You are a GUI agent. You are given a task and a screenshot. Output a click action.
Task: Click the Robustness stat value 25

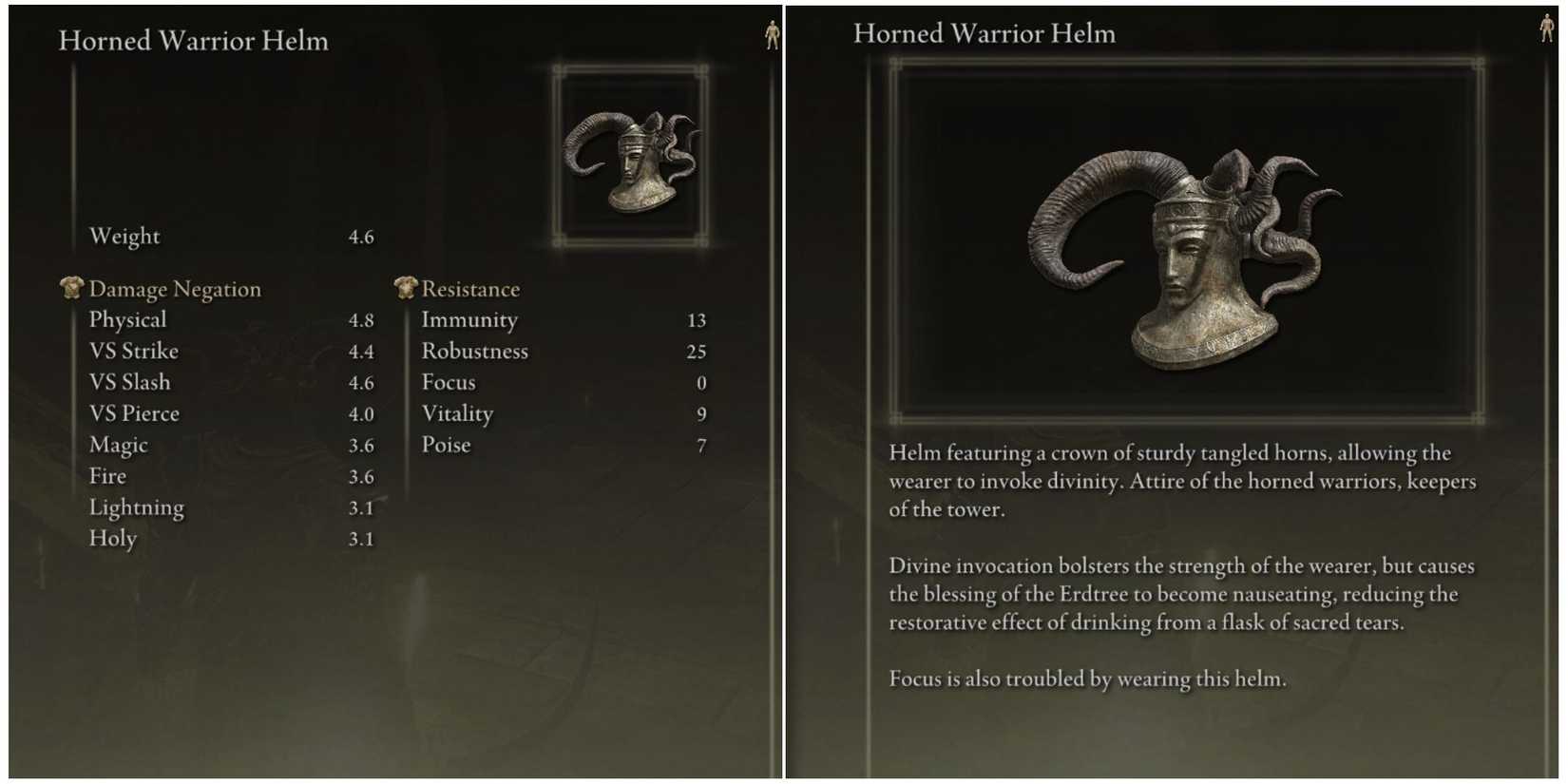[696, 351]
